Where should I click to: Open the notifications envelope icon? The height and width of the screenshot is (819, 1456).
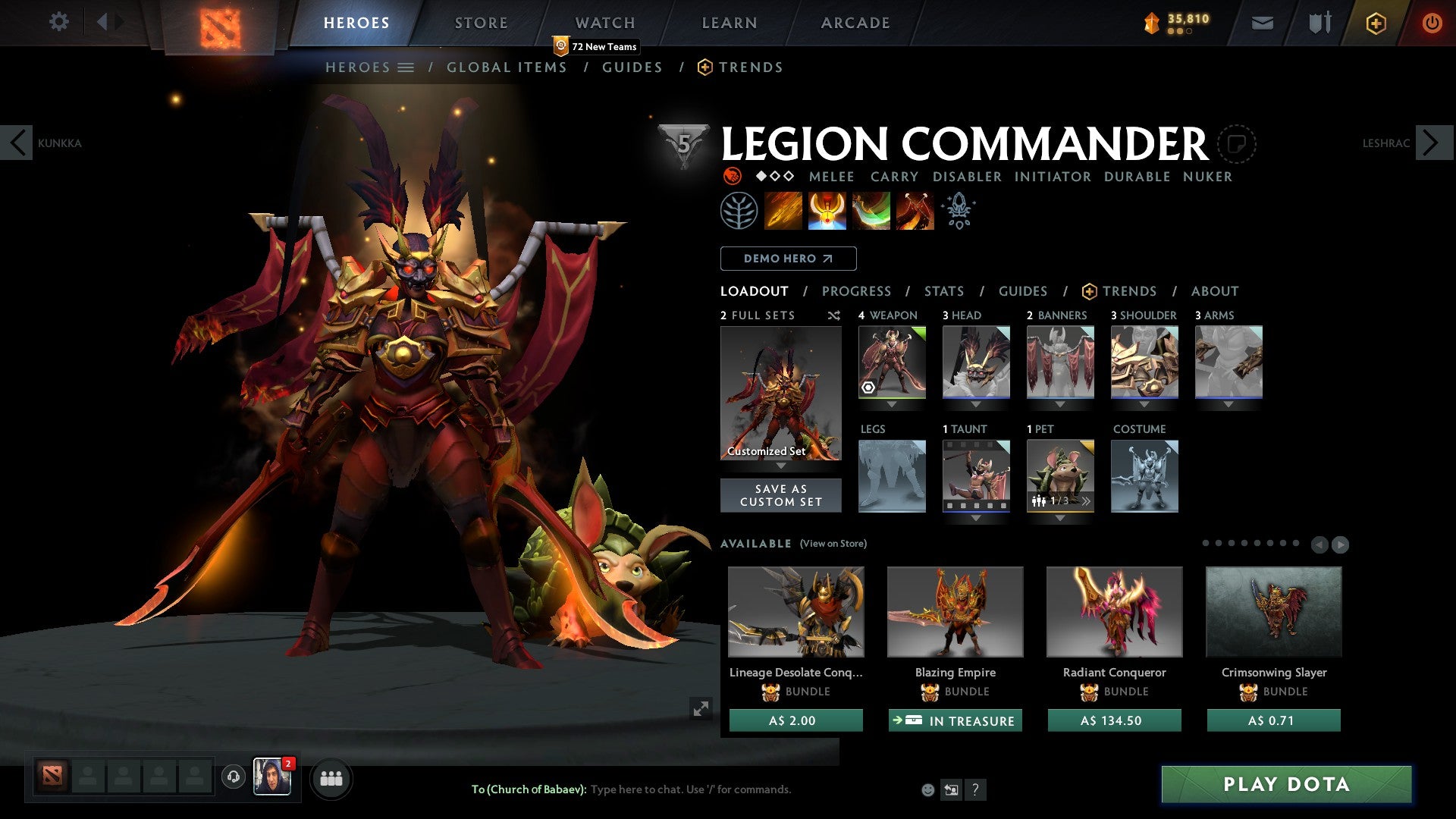(x=1262, y=23)
